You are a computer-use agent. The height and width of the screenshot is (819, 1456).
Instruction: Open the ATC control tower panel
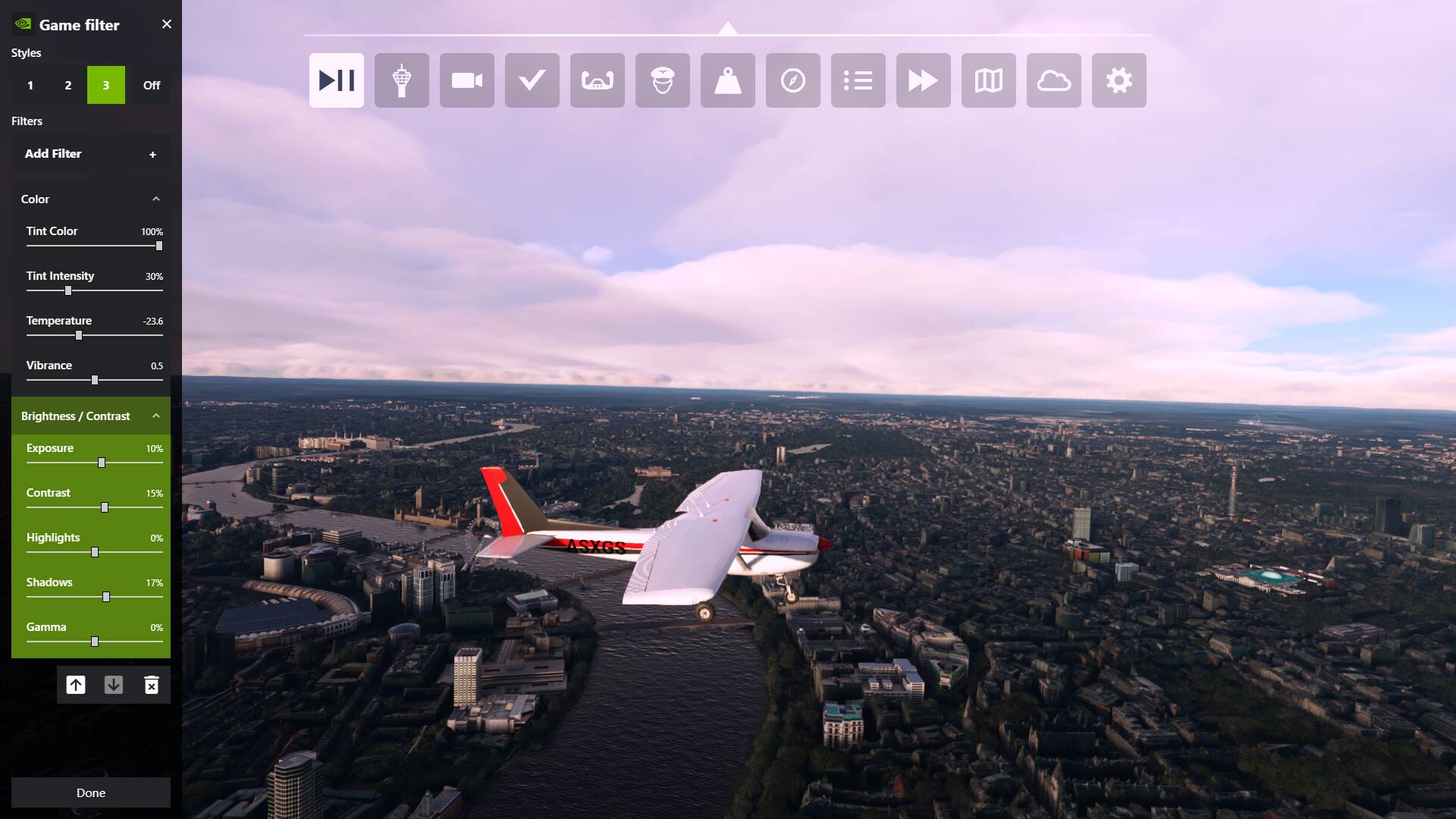(x=401, y=80)
